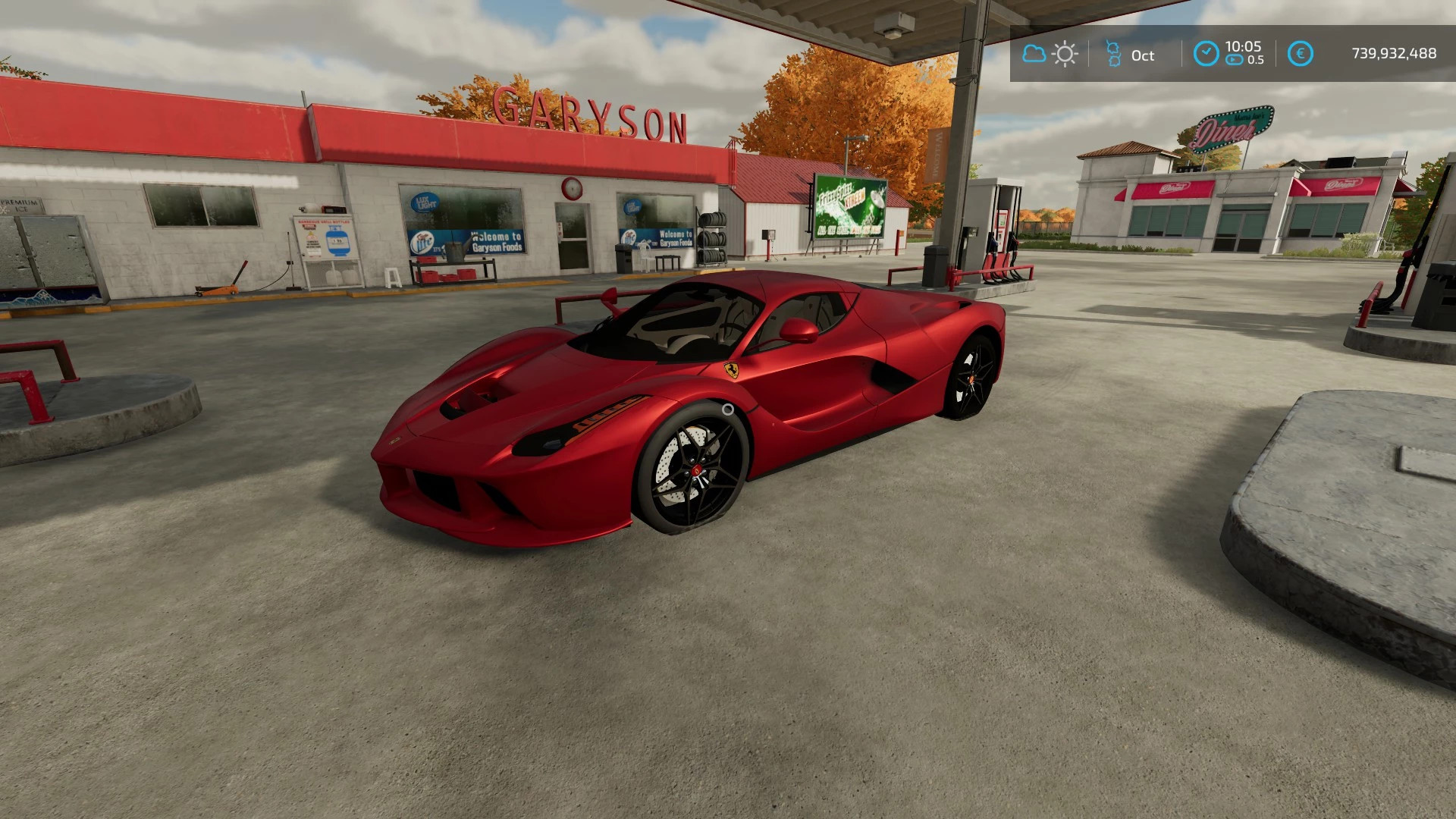The width and height of the screenshot is (1456, 819).
Task: Click the blue clock icon in the HUD
Action: click(1207, 52)
